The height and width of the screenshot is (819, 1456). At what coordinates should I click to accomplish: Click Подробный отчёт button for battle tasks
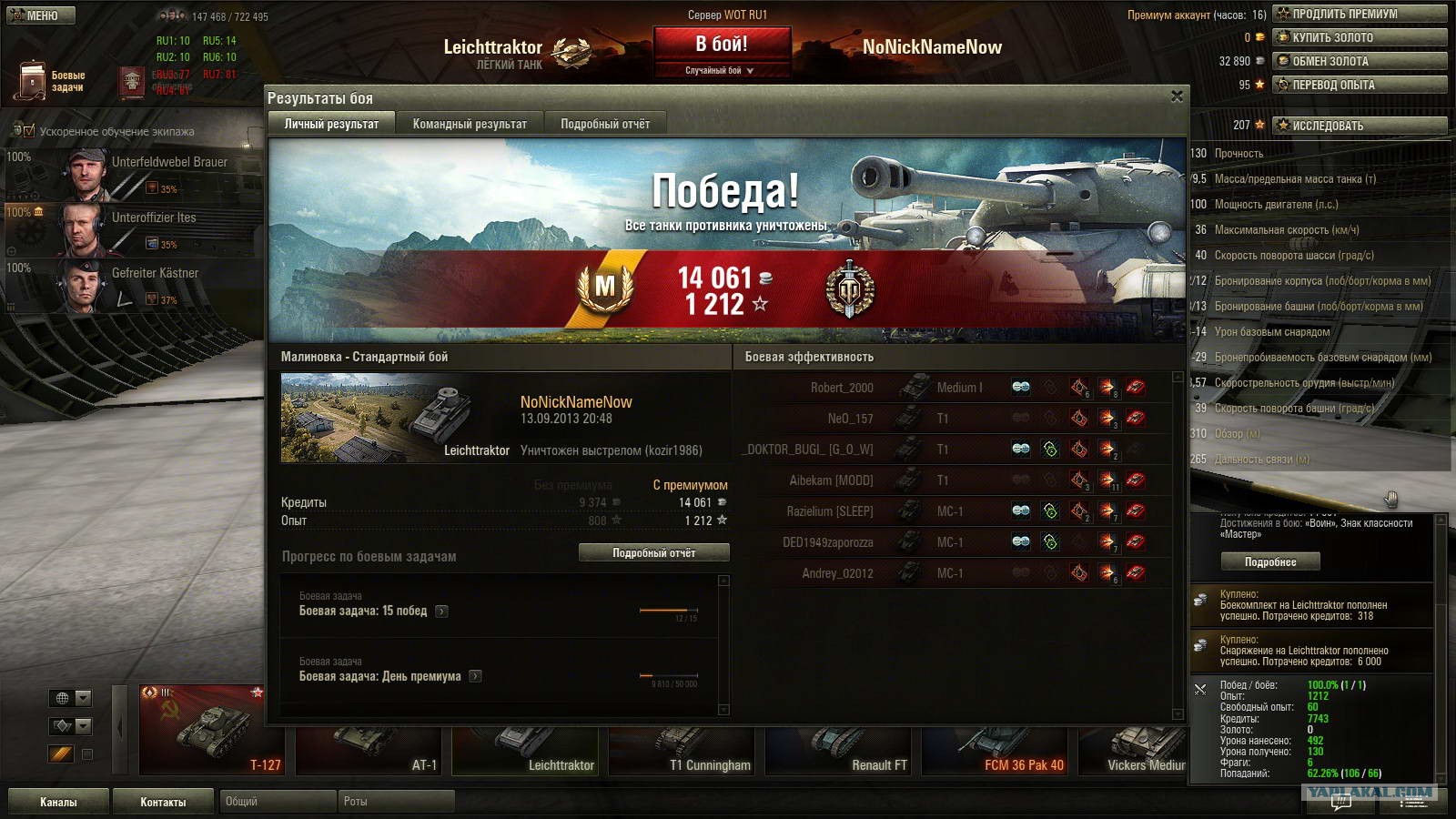[653, 552]
